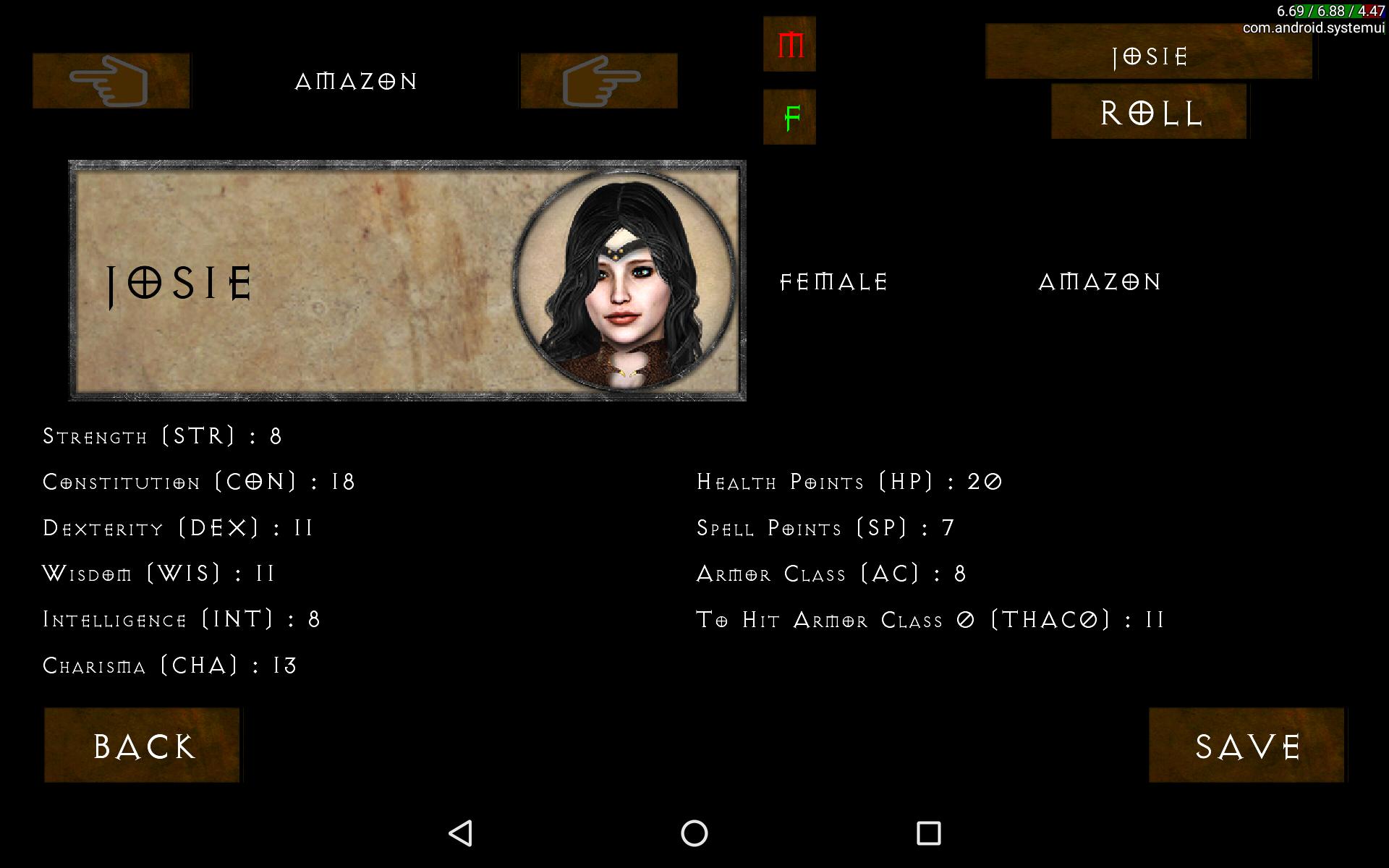Select female gender with the green F button
The height and width of the screenshot is (868, 1389).
[789, 117]
